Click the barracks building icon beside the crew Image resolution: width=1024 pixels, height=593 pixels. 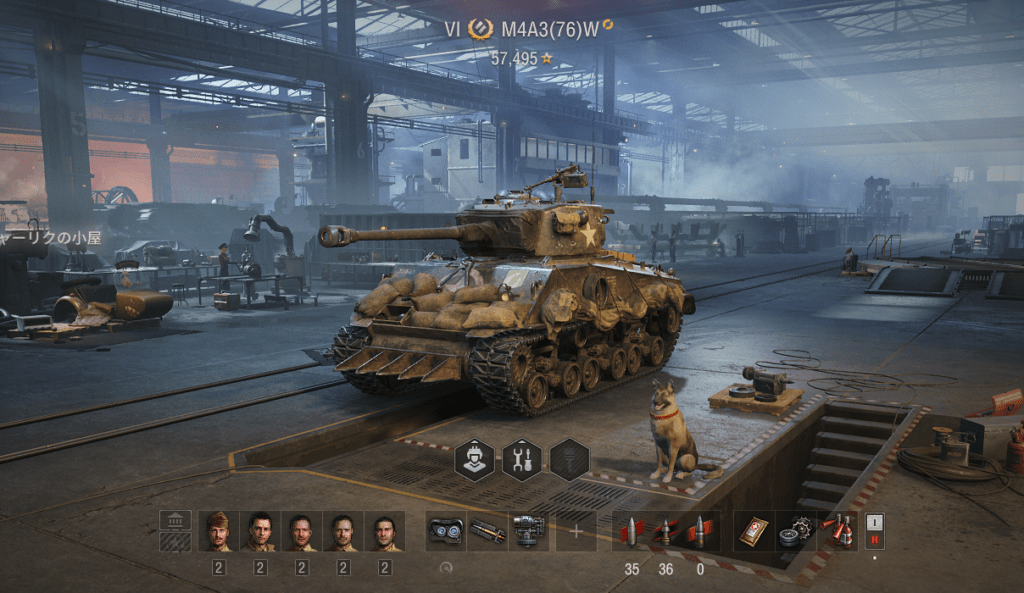(x=176, y=531)
